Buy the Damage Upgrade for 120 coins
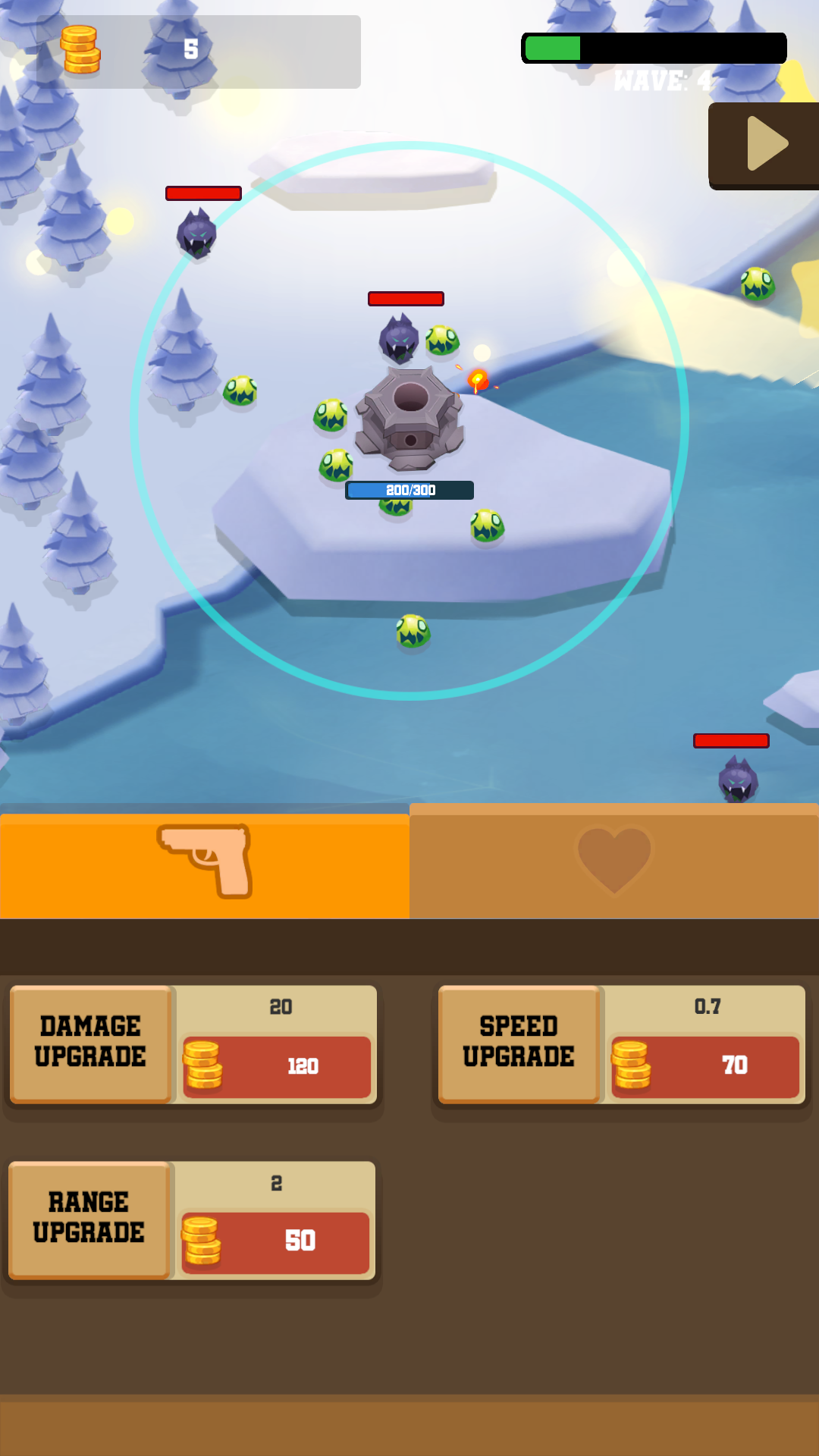The width and height of the screenshot is (819, 1456). coord(277,1066)
